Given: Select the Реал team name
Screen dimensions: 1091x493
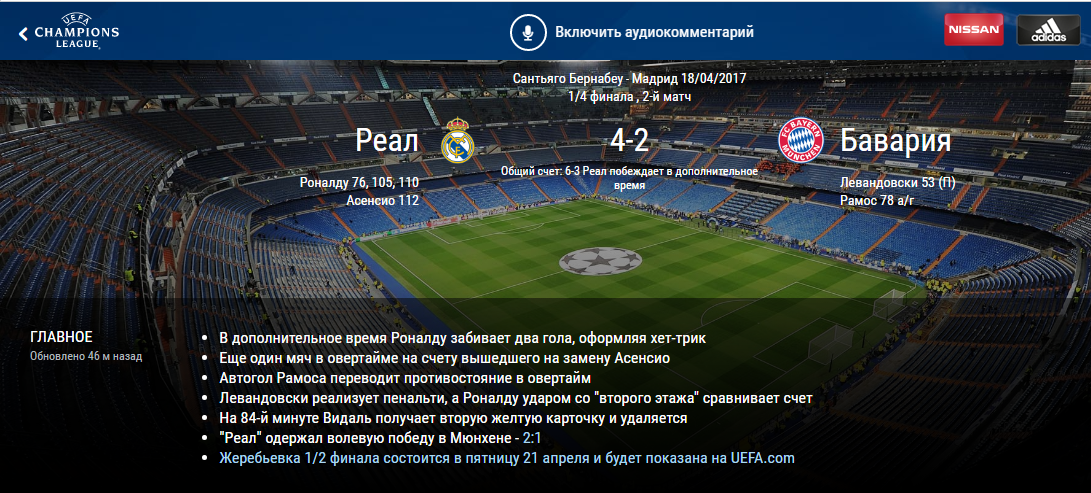Looking at the screenshot, I should pos(387,141).
